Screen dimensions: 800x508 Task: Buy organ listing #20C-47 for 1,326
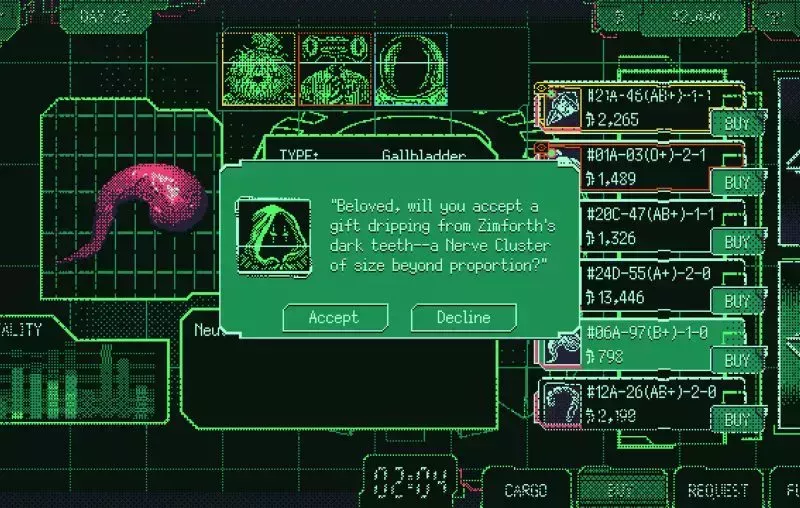pos(737,242)
